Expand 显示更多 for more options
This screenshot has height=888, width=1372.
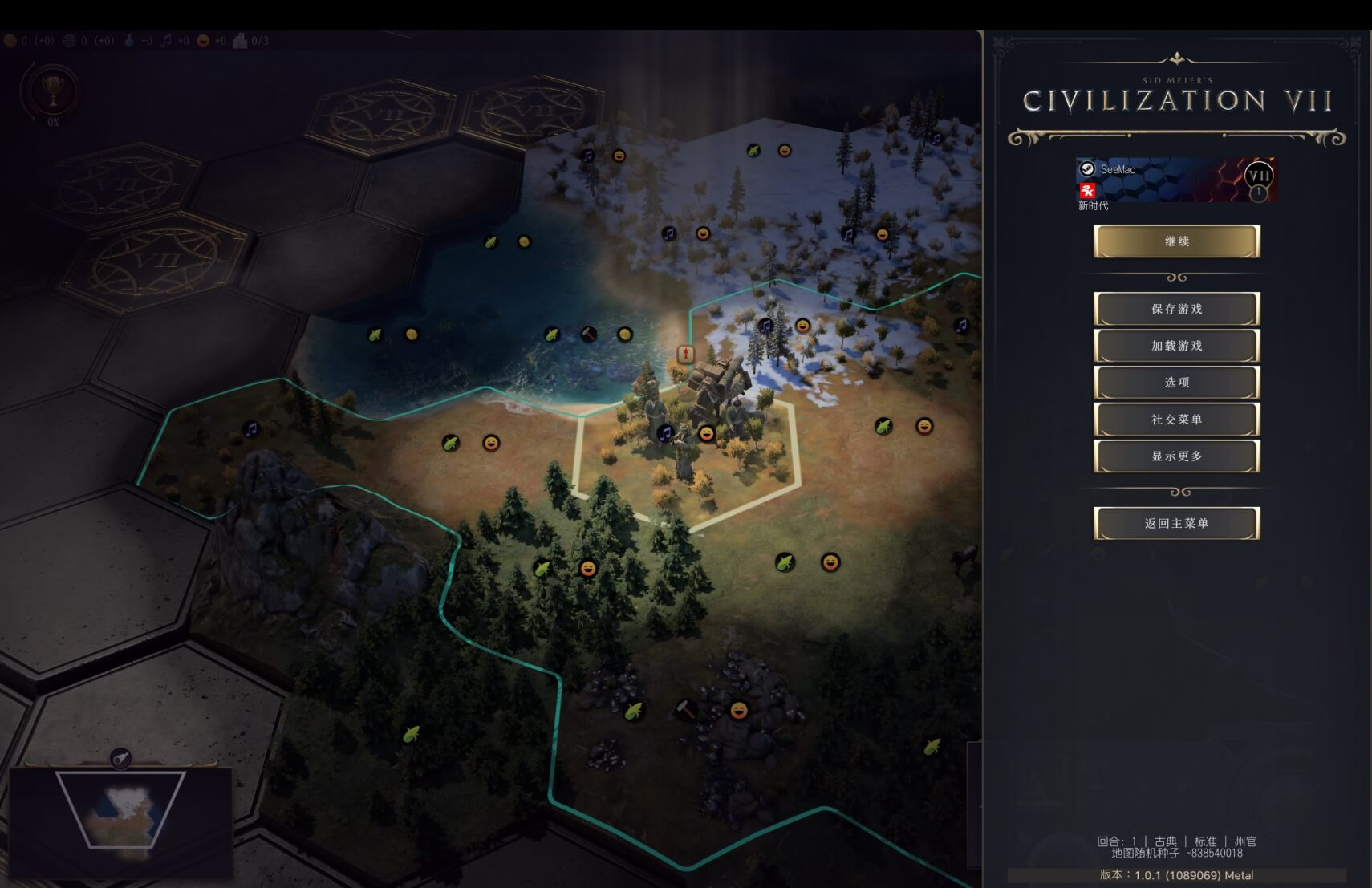[x=1176, y=455]
